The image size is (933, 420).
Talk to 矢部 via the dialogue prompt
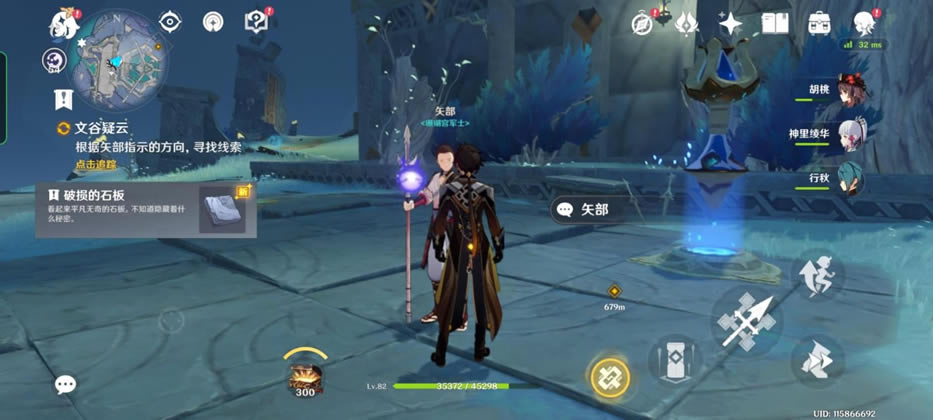point(595,209)
